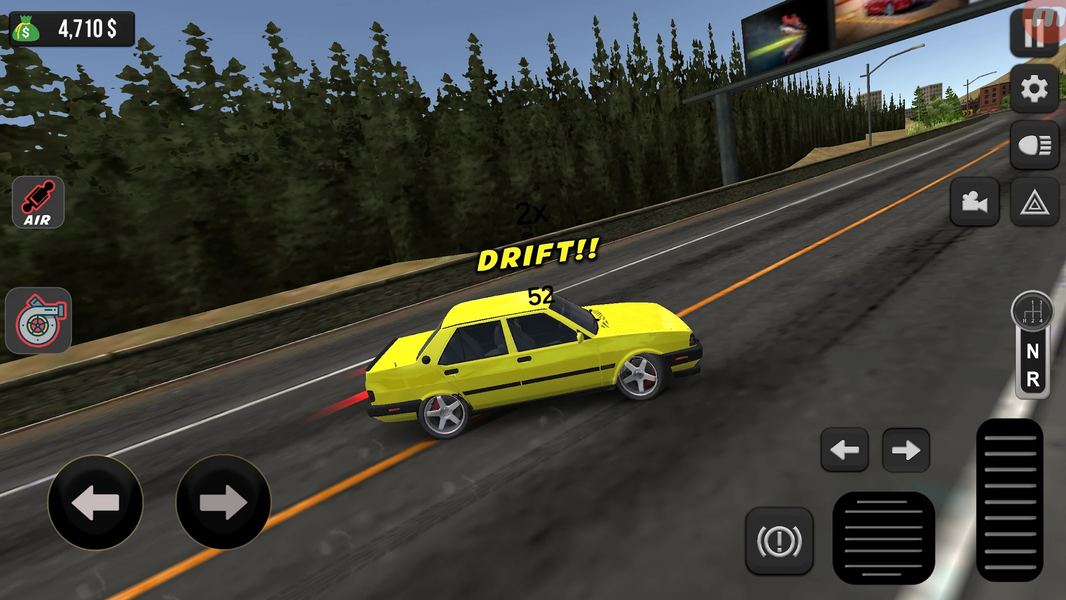Activate the turbo boost icon

38,321
